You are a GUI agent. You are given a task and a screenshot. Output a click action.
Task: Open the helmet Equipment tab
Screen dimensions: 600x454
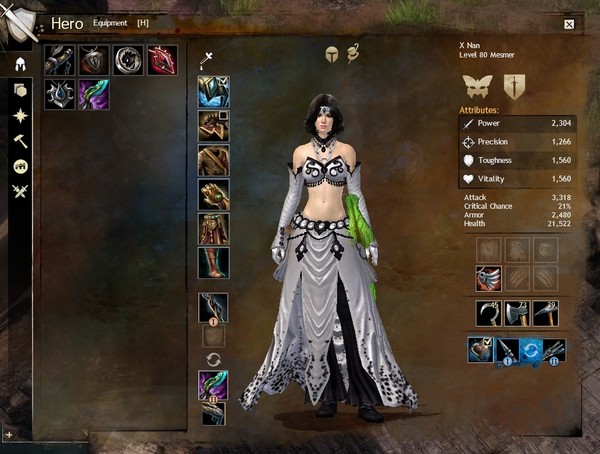point(19,64)
